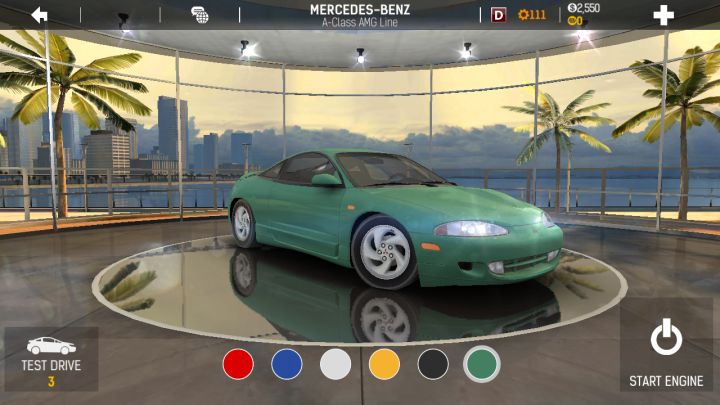720x405 pixels.
Task: Start a Test Drive
Action: pos(51,359)
